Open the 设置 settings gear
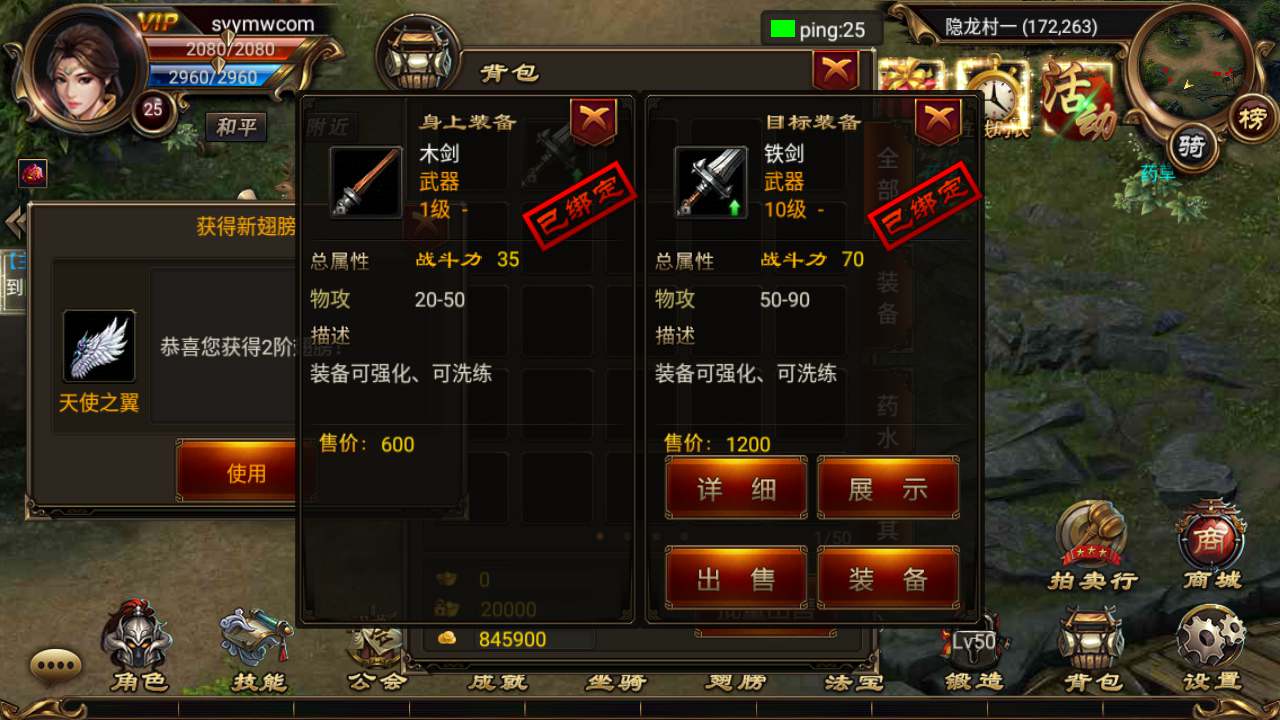1280x720 pixels. click(x=1211, y=645)
